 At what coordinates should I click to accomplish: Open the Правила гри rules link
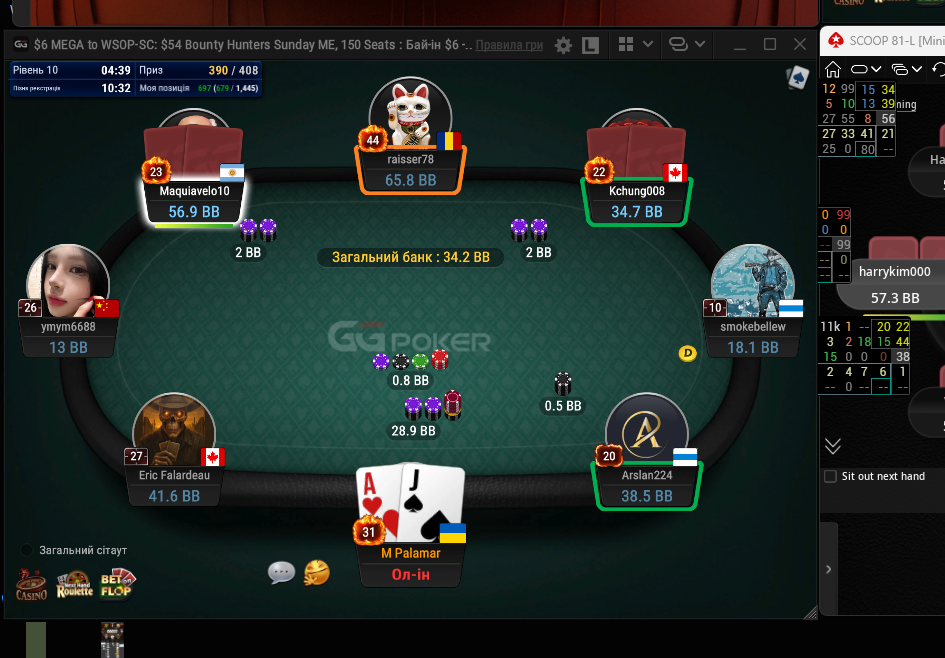point(509,45)
